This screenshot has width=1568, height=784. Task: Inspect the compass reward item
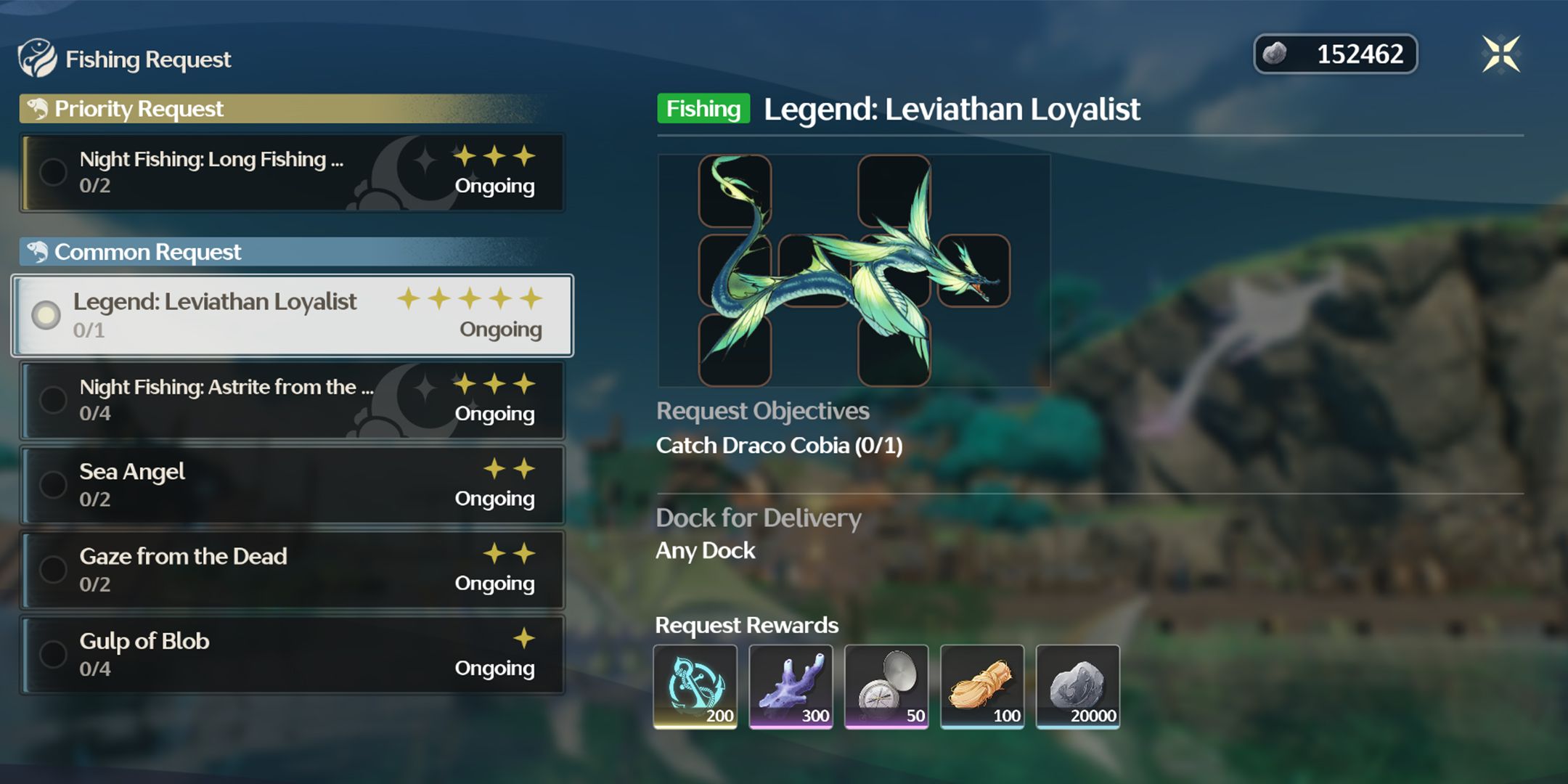[x=886, y=686]
